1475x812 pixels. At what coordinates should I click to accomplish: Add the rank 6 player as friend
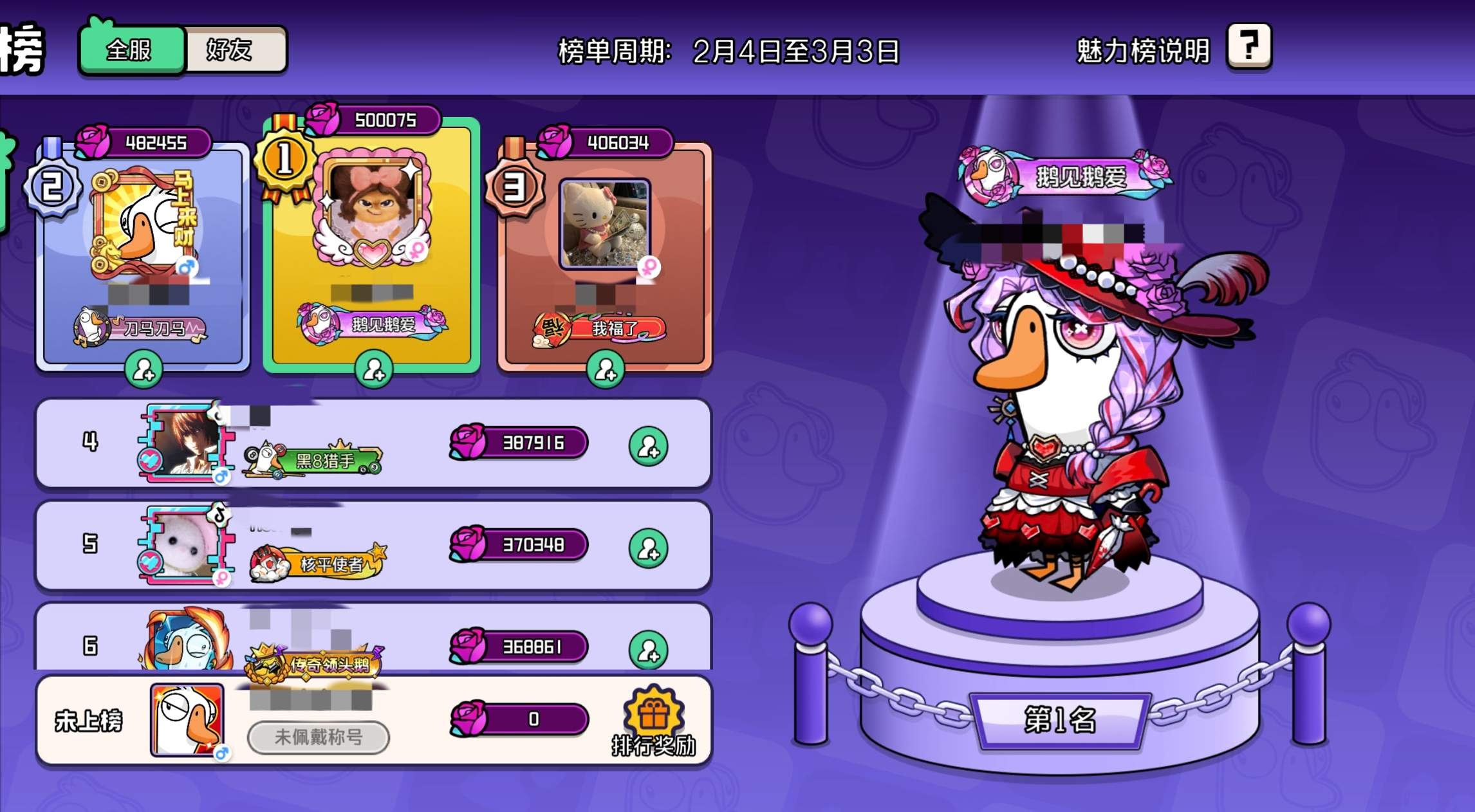648,650
